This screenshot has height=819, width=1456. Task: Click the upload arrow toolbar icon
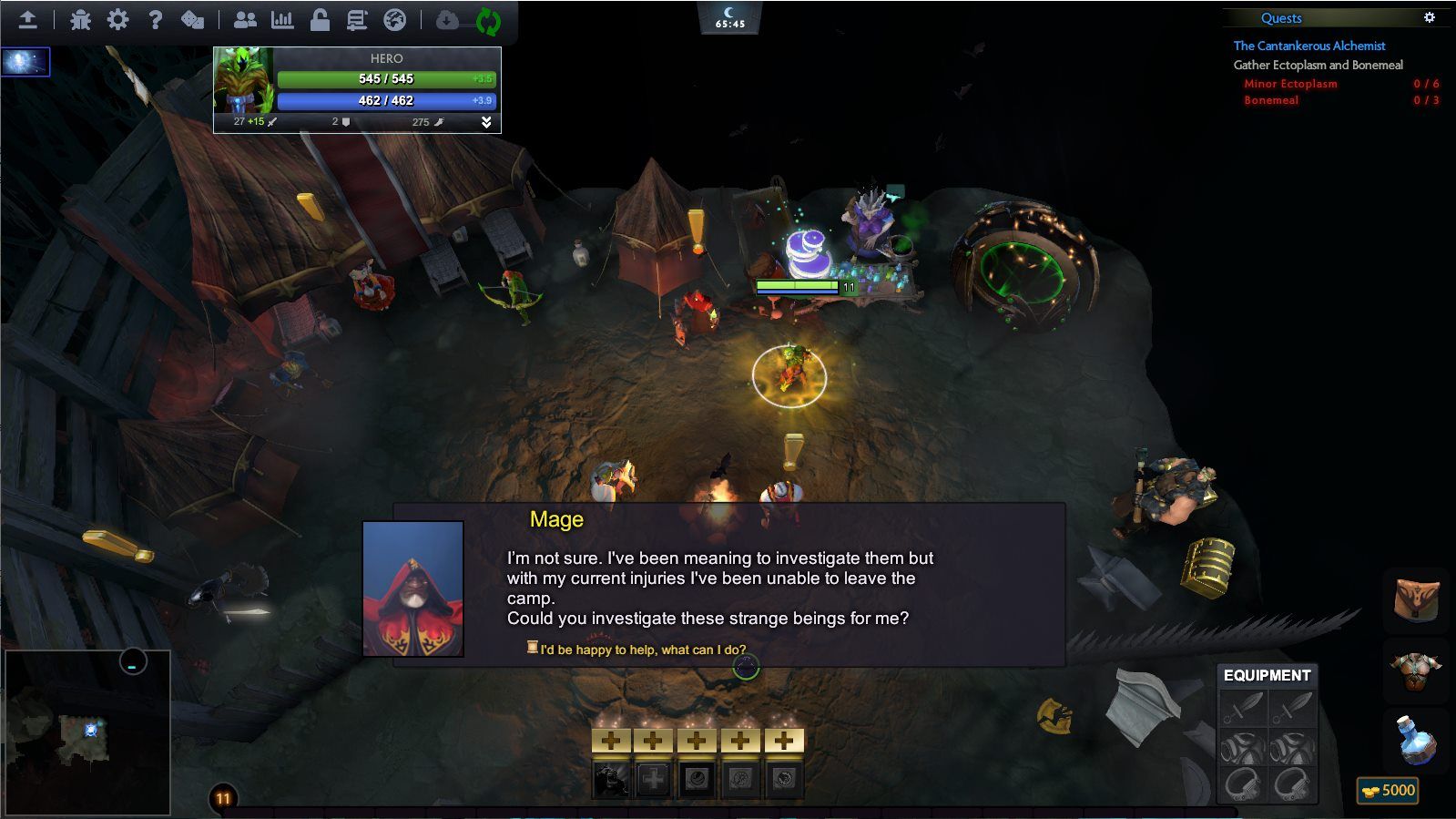click(28, 19)
